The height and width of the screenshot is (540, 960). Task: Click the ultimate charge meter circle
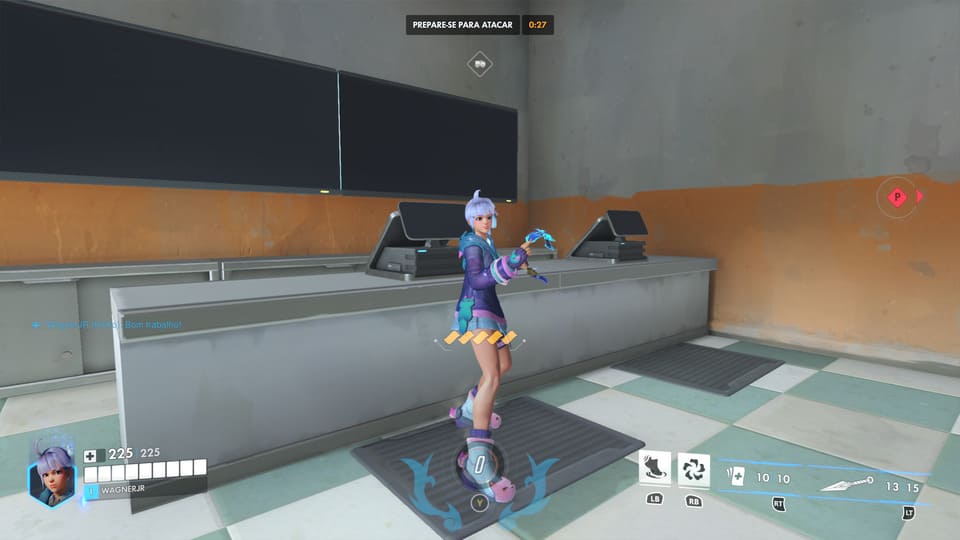coord(480,467)
